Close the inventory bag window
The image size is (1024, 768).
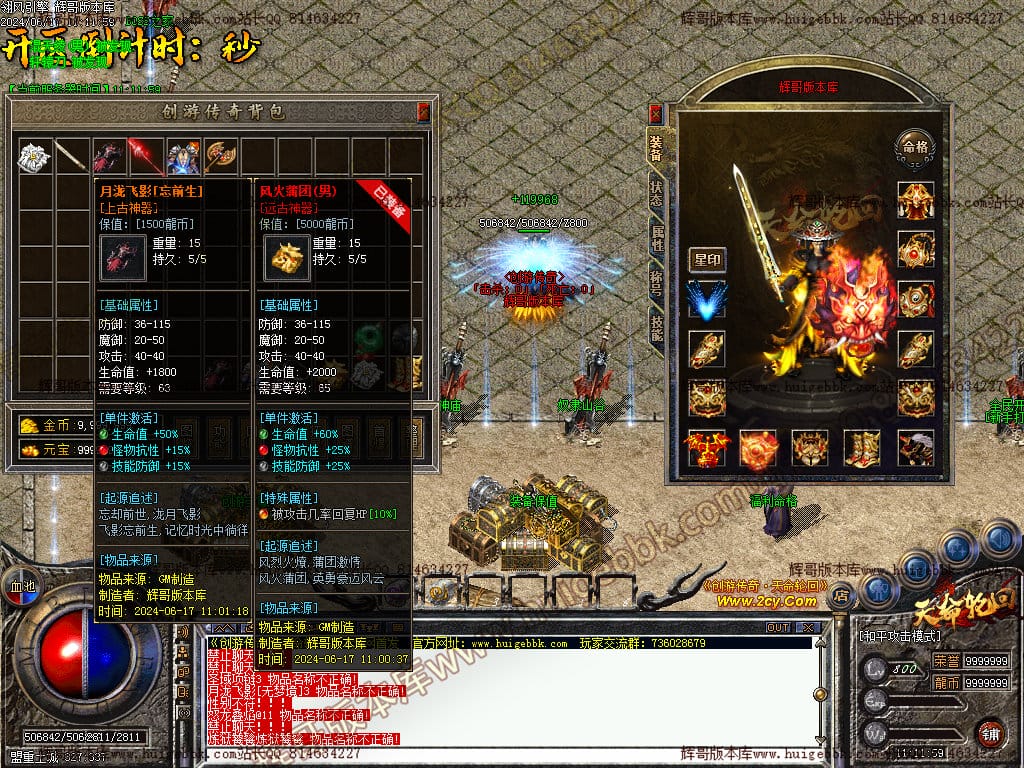(423, 111)
